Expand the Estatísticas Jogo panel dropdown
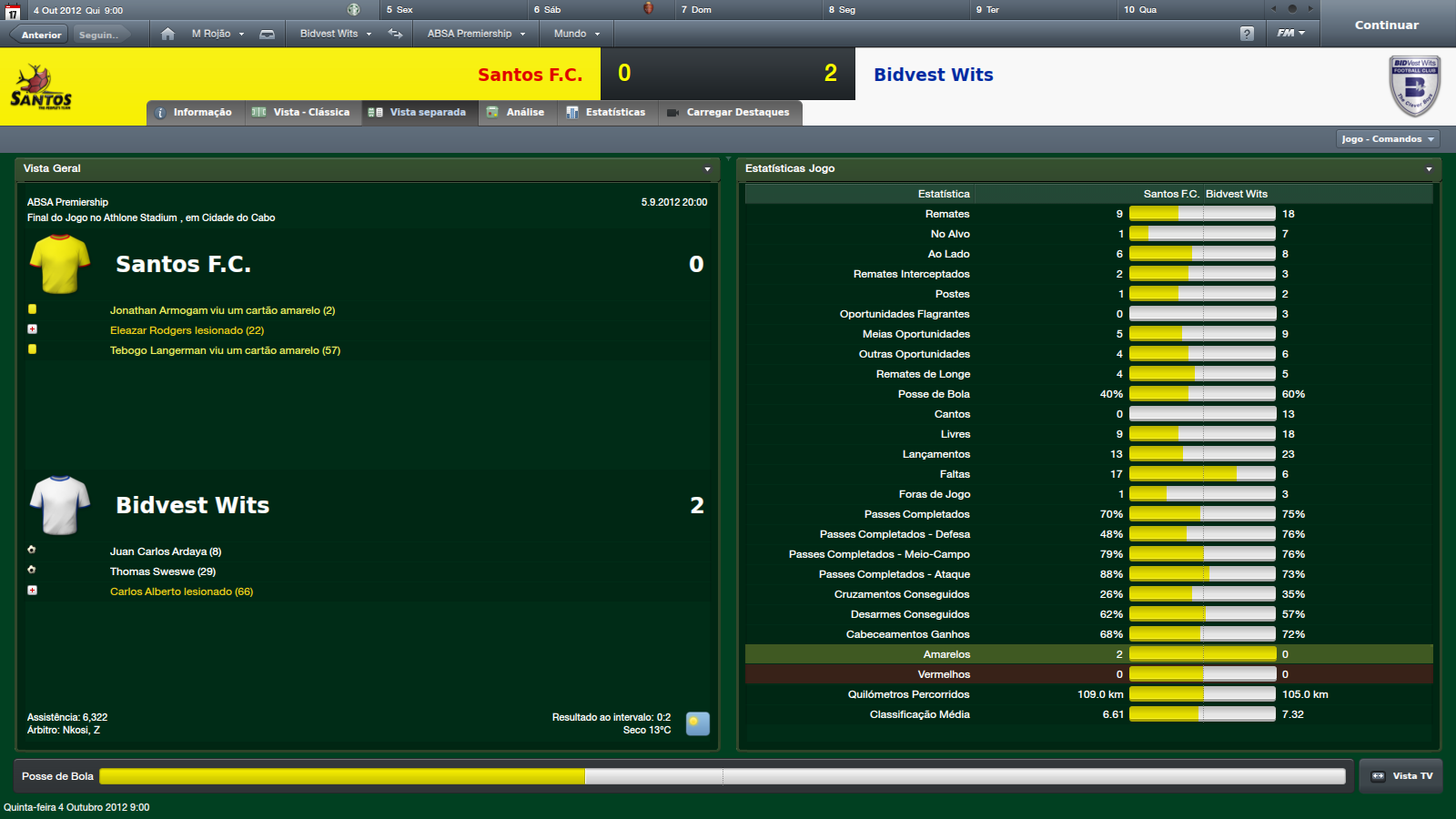Image resolution: width=1456 pixels, height=819 pixels. coord(1429,169)
